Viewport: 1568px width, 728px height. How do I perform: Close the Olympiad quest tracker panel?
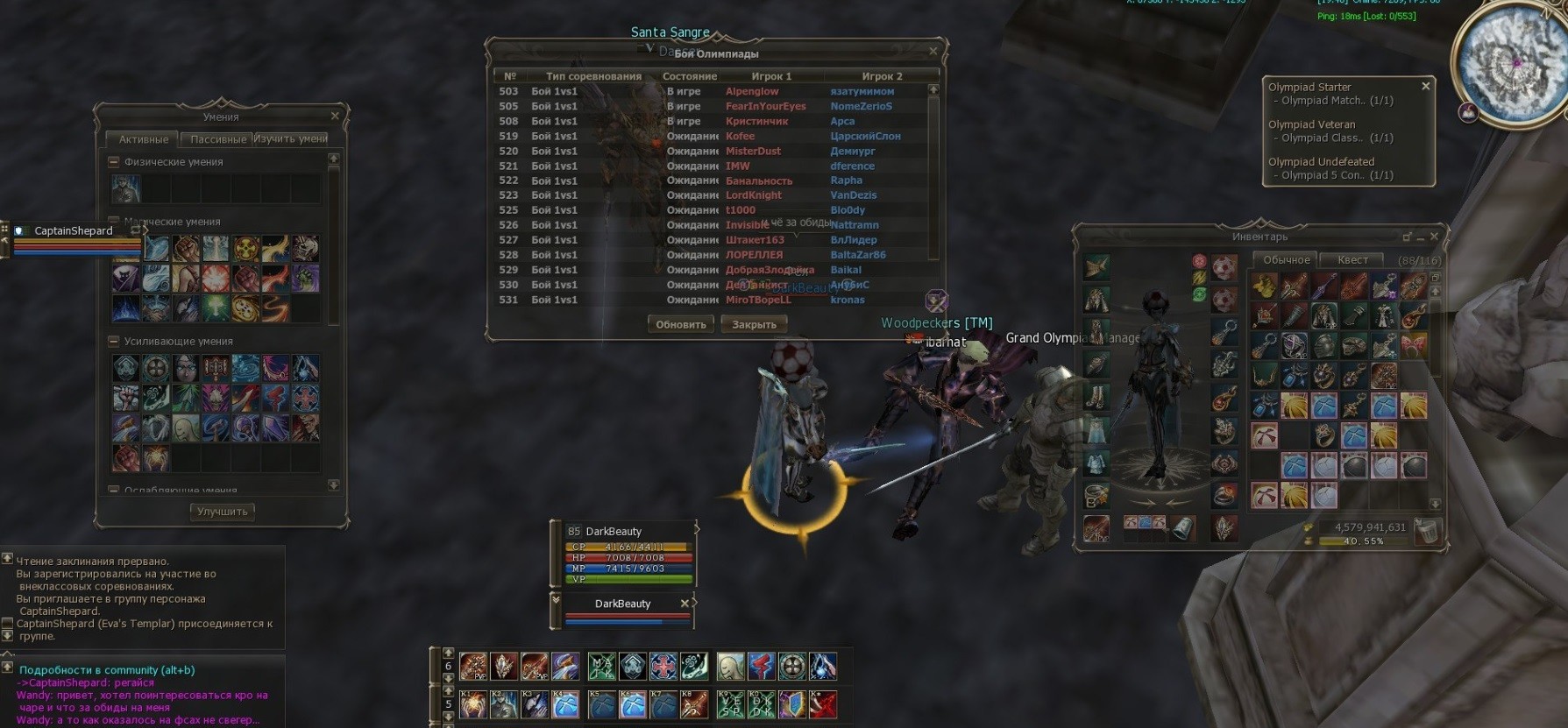[x=1425, y=86]
